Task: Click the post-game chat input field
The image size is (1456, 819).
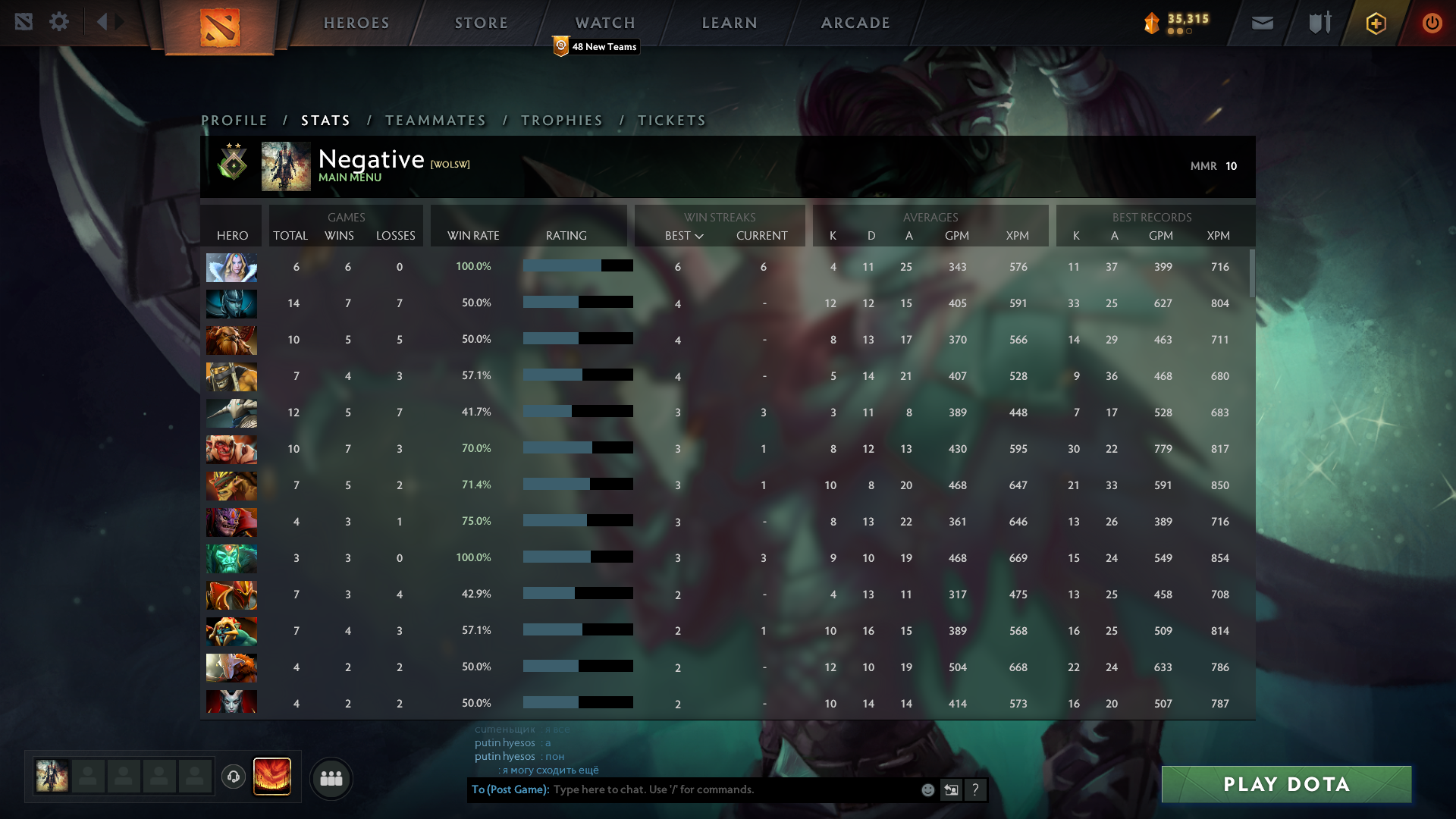Action: pos(728,789)
